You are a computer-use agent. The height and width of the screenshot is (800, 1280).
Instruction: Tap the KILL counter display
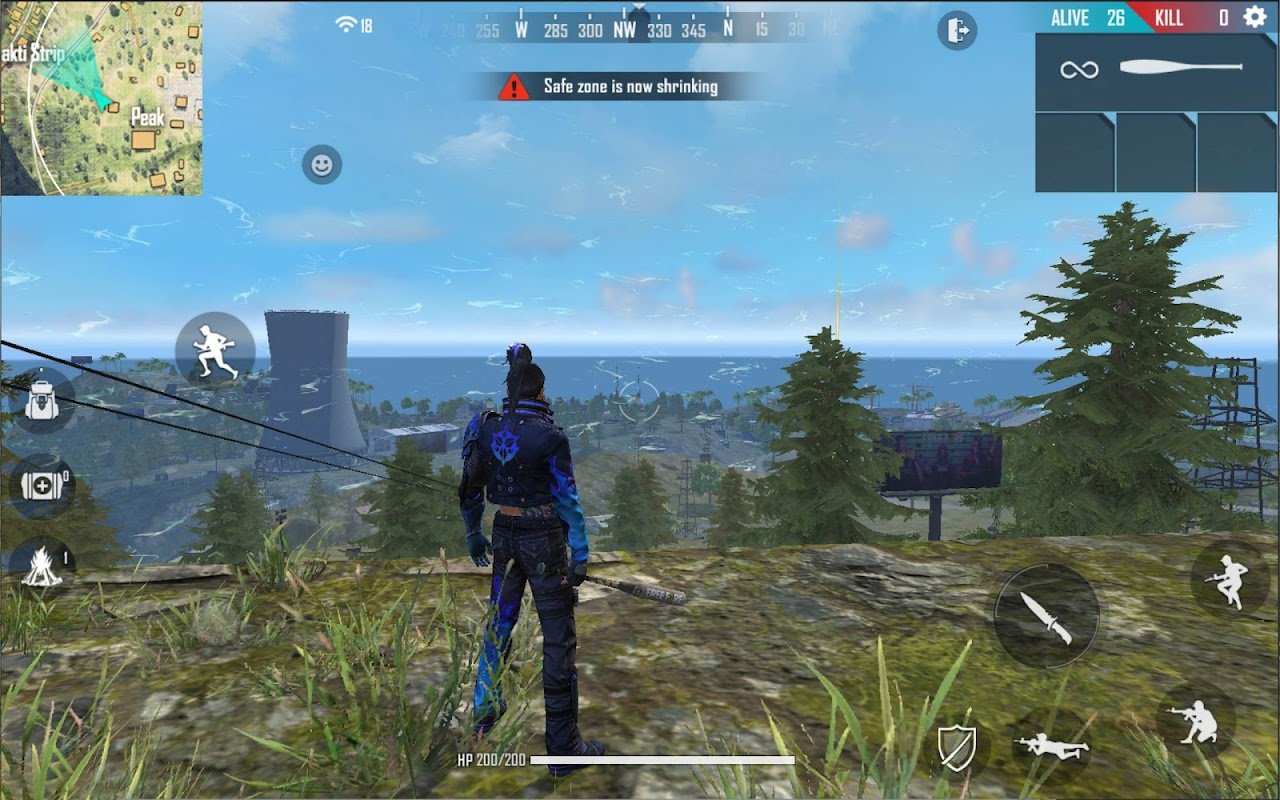[1168, 18]
